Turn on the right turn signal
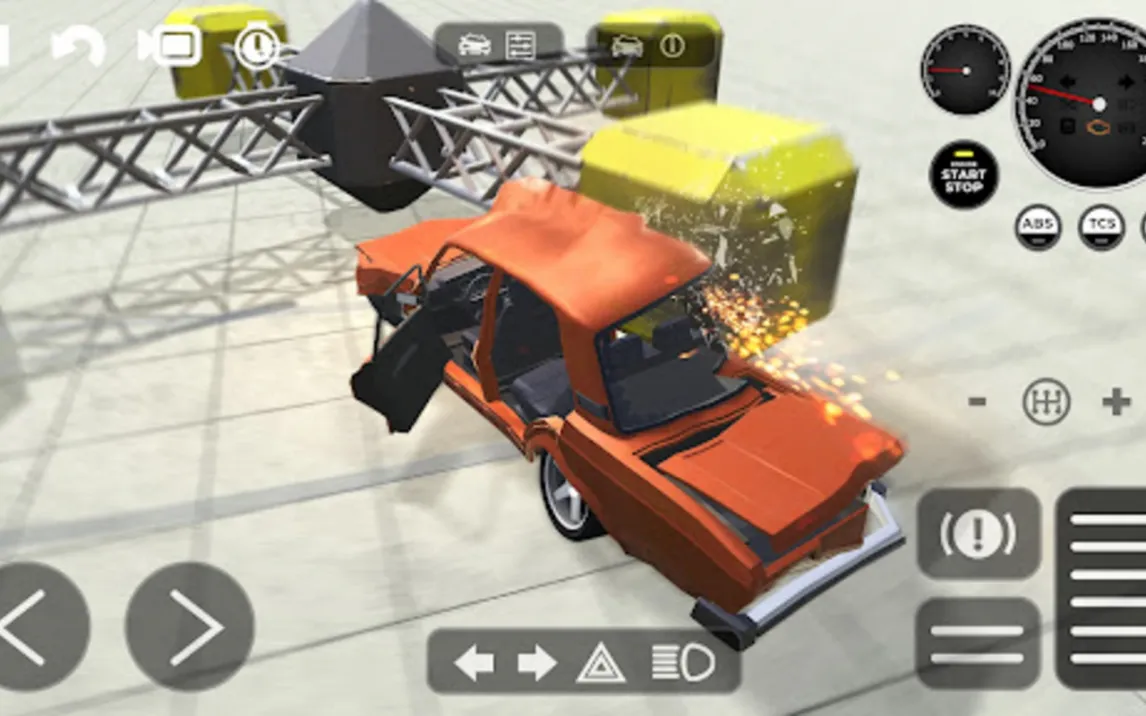The width and height of the screenshot is (1146, 716). pyautogui.click(x=537, y=662)
